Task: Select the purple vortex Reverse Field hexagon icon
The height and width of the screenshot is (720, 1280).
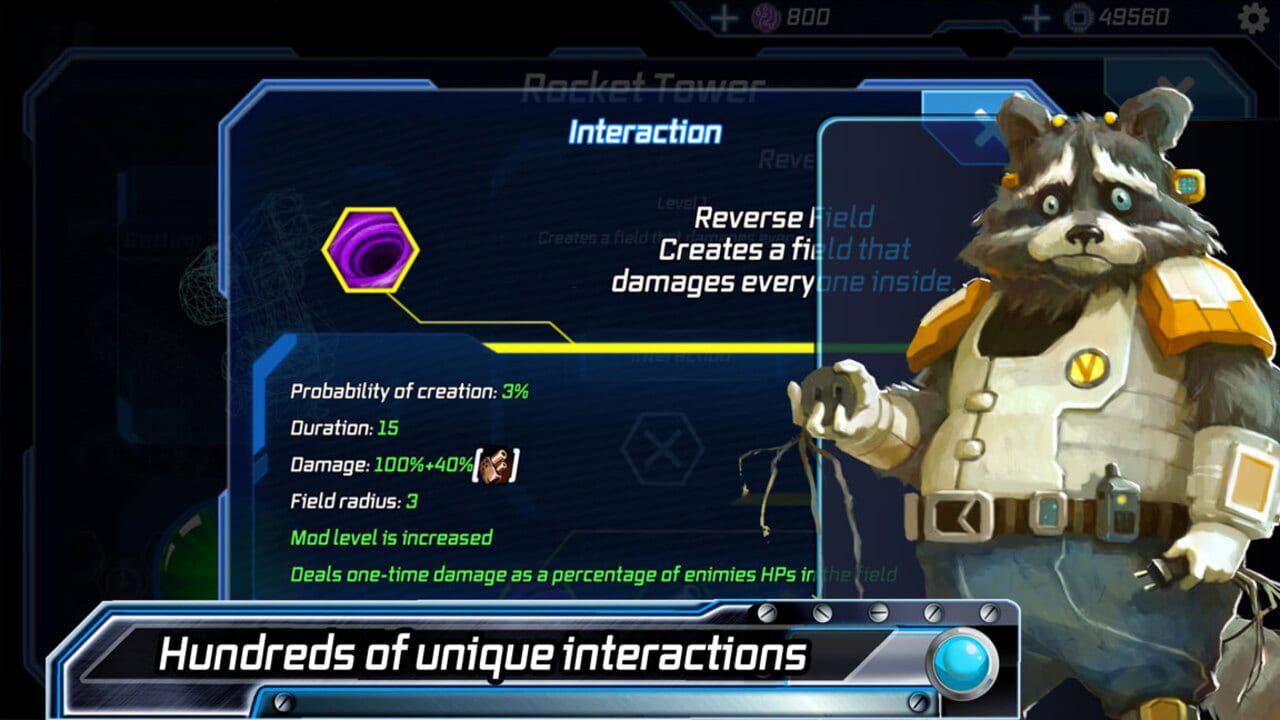Action: [371, 247]
